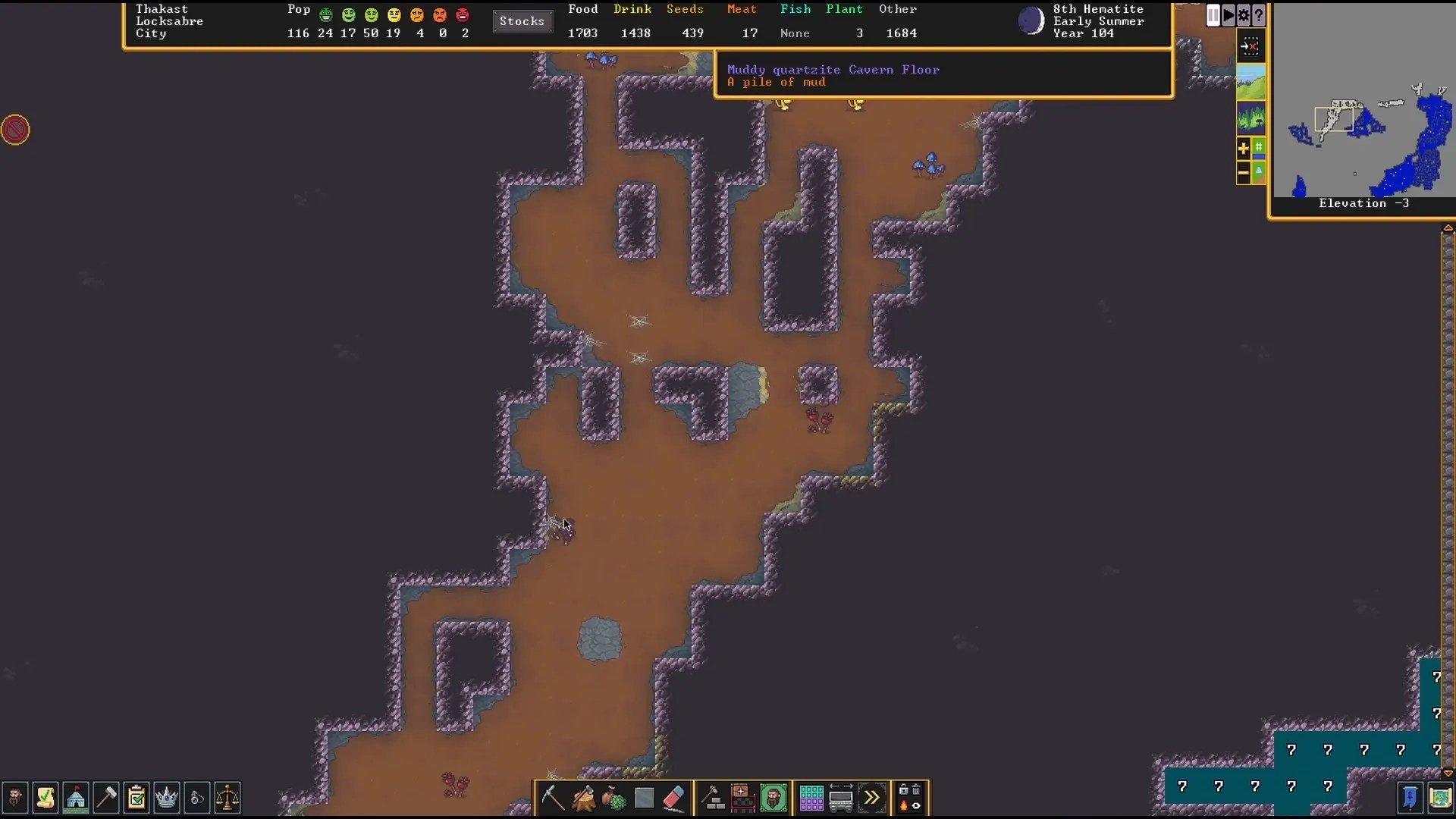Open the burrows menu with dwarf portrait
Viewport: 1456px width, 819px height.
772,798
